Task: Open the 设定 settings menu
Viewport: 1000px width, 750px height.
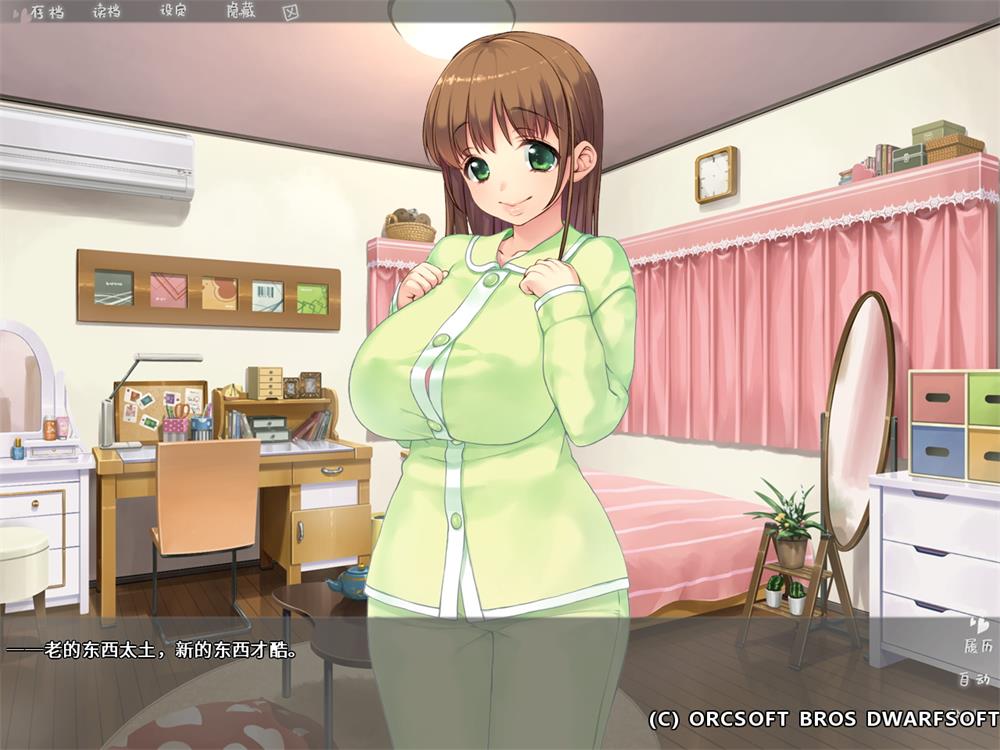Action: coord(174,12)
